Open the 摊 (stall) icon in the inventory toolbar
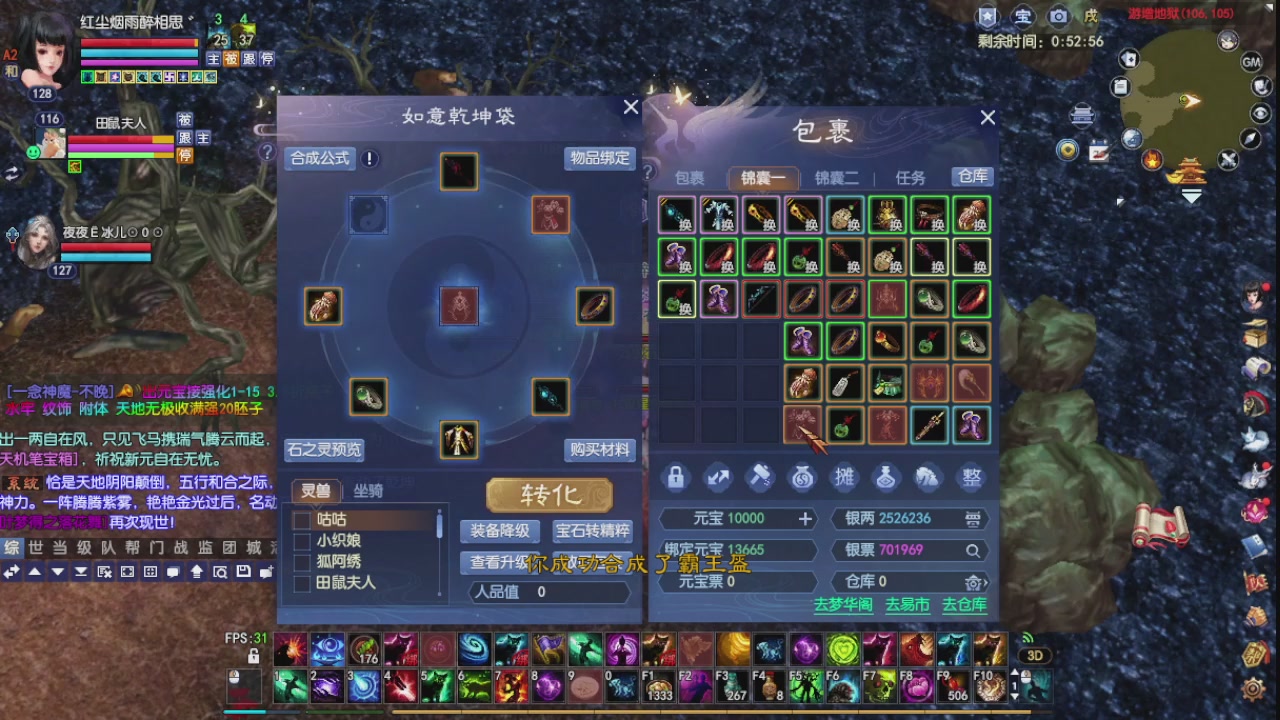 (845, 478)
